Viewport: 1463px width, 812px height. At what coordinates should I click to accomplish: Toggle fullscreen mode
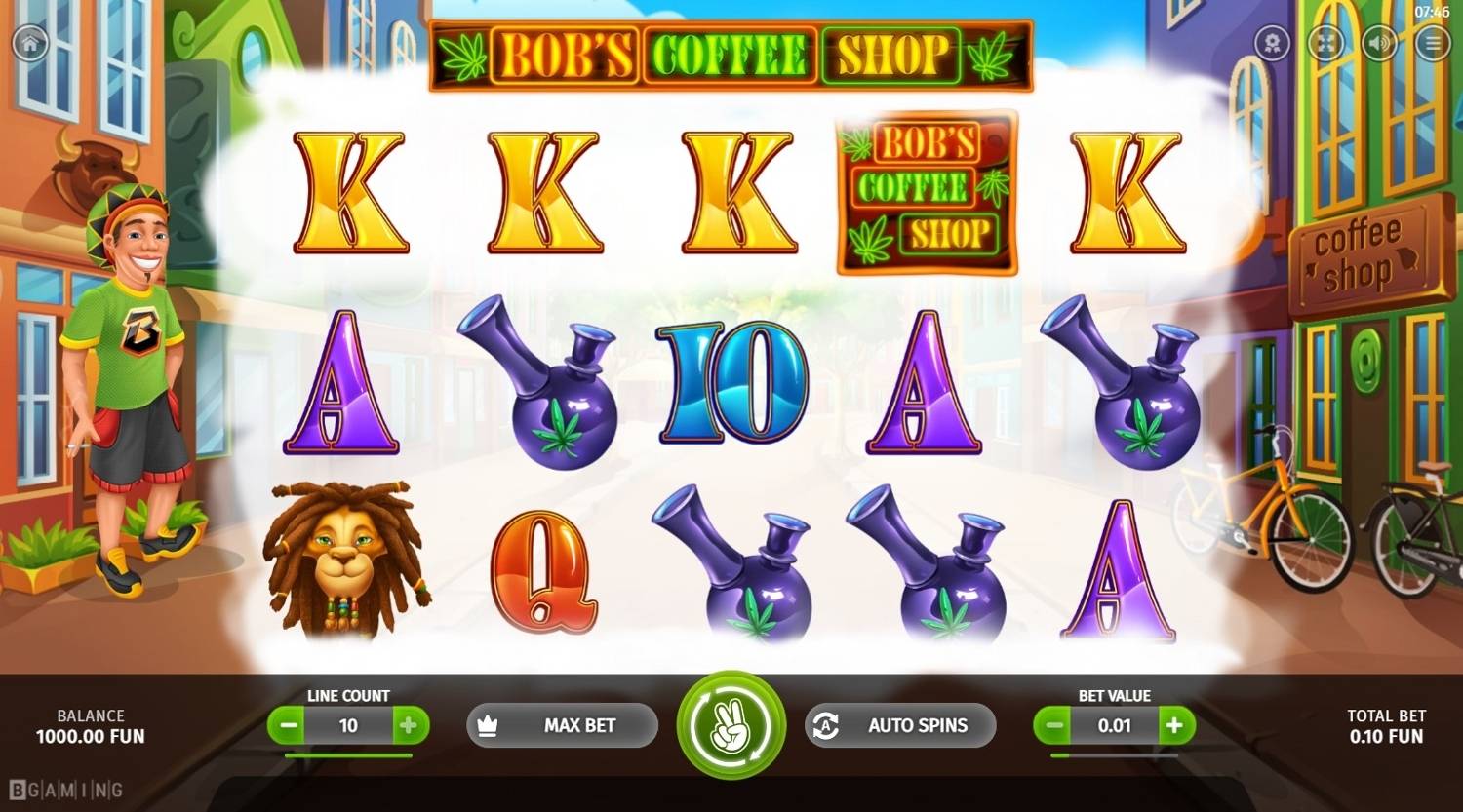click(x=1325, y=43)
